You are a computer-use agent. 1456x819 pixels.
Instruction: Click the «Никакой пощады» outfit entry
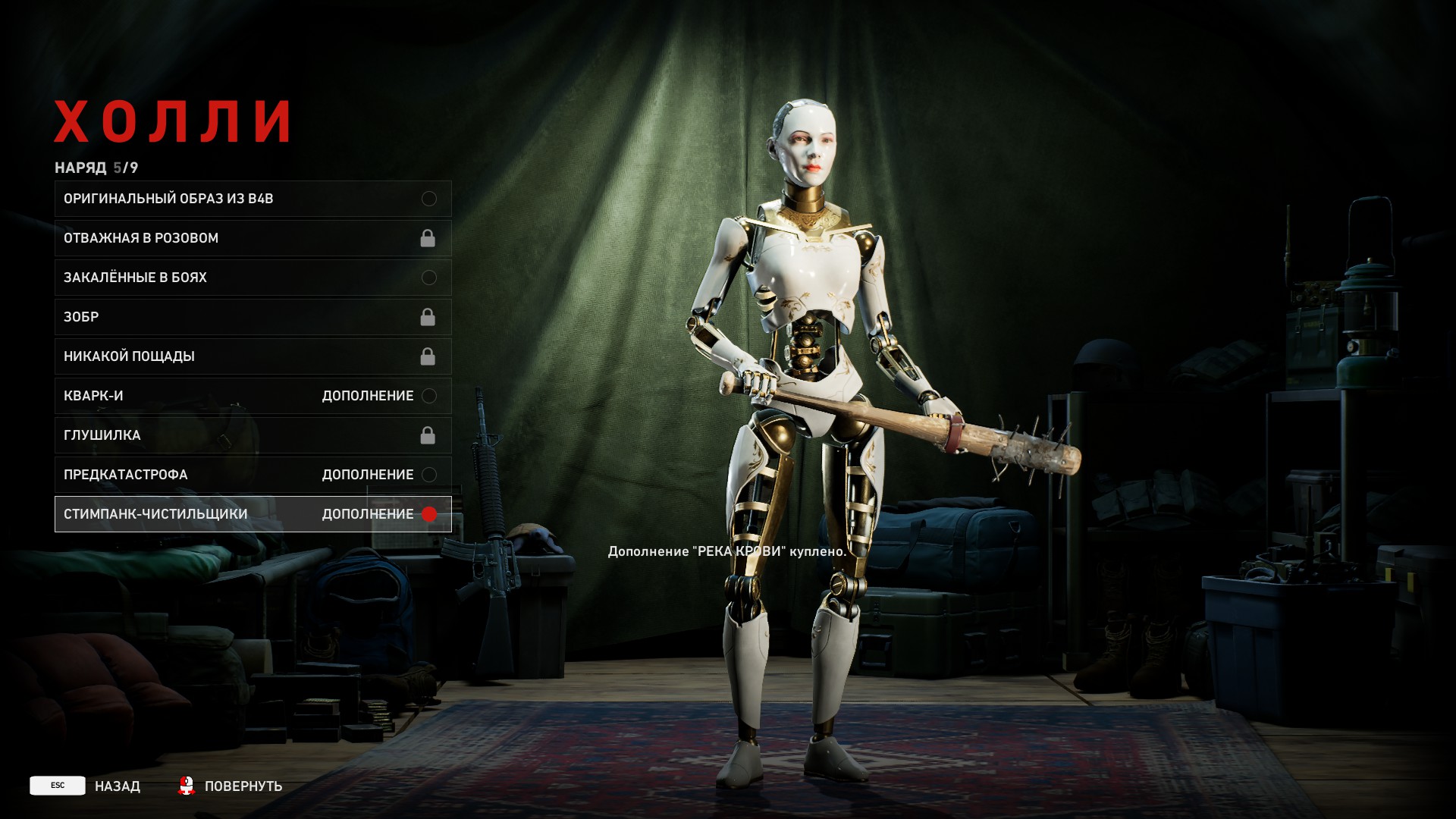[x=253, y=356]
